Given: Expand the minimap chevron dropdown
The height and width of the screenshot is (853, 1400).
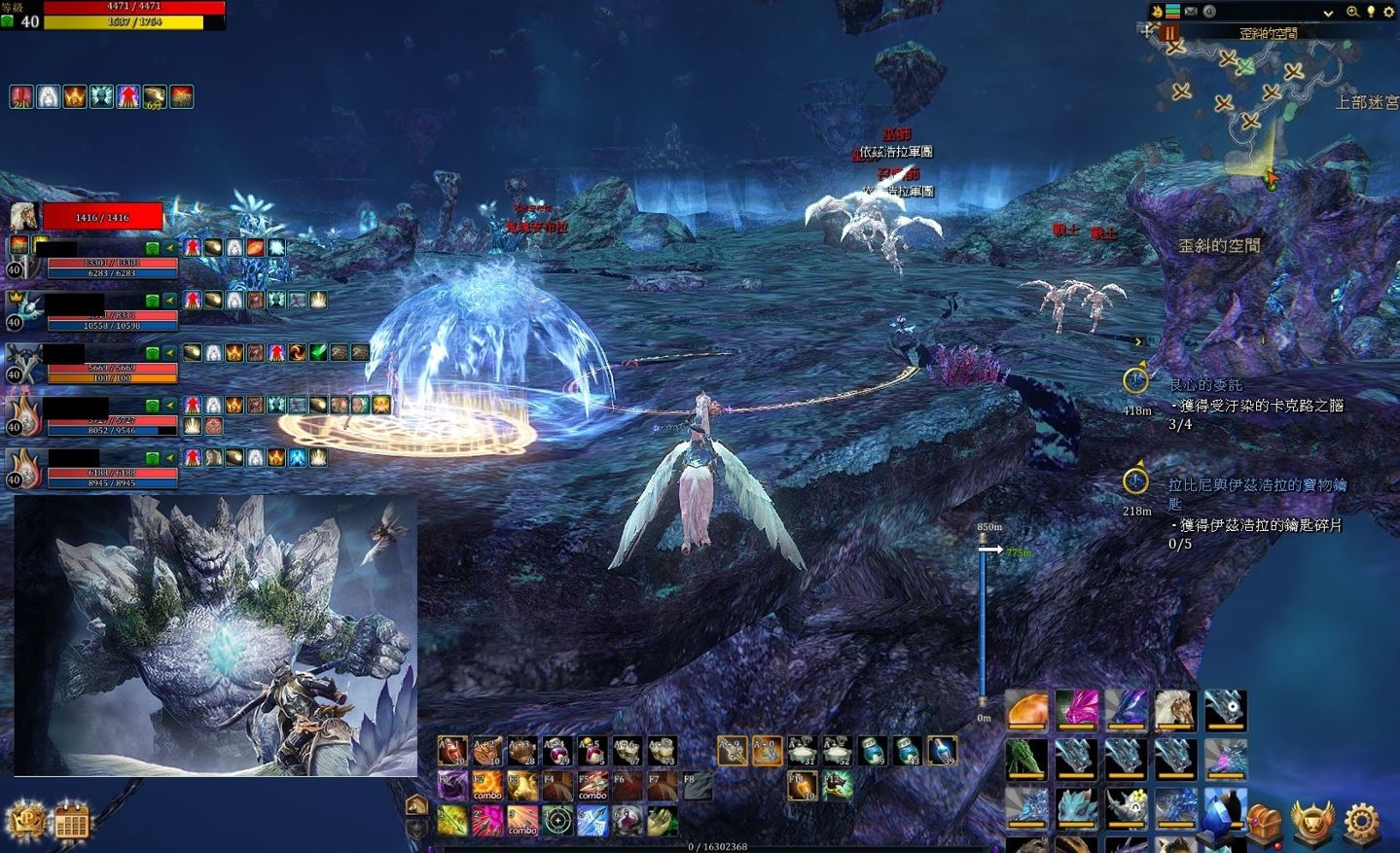Looking at the screenshot, I should (x=1328, y=13).
